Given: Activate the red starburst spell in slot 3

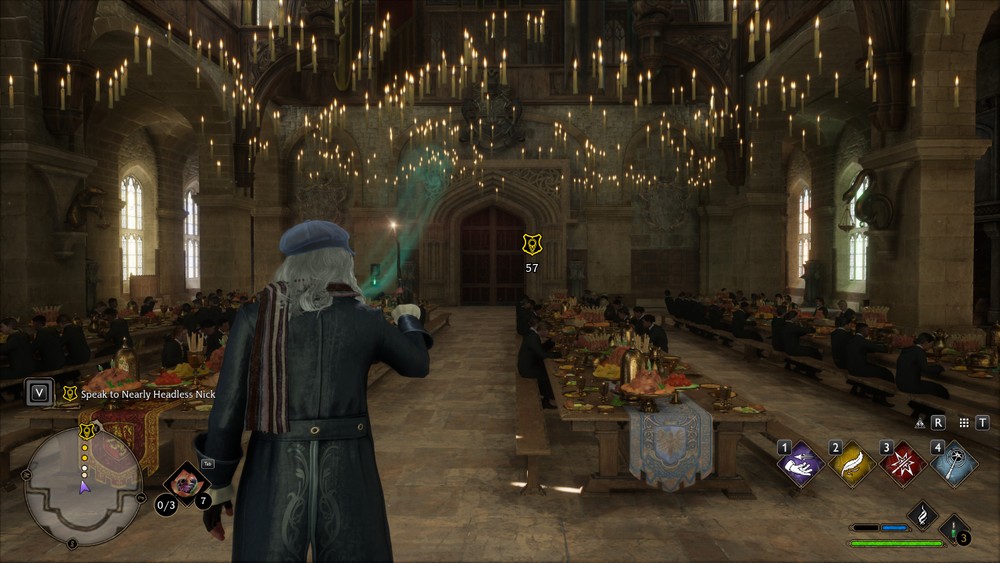Looking at the screenshot, I should (902, 464).
